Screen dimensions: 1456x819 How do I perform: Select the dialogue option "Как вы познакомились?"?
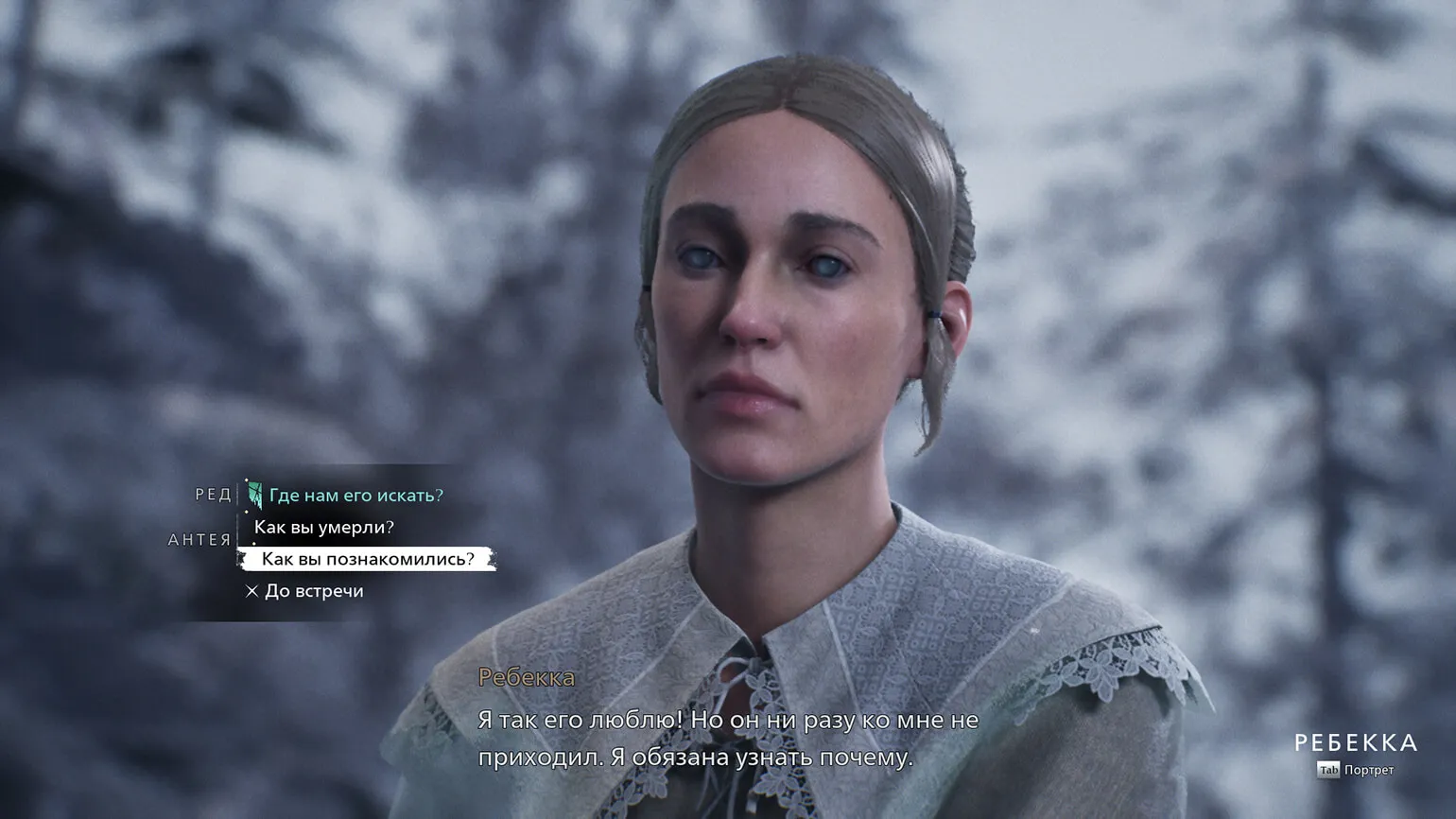367,559
